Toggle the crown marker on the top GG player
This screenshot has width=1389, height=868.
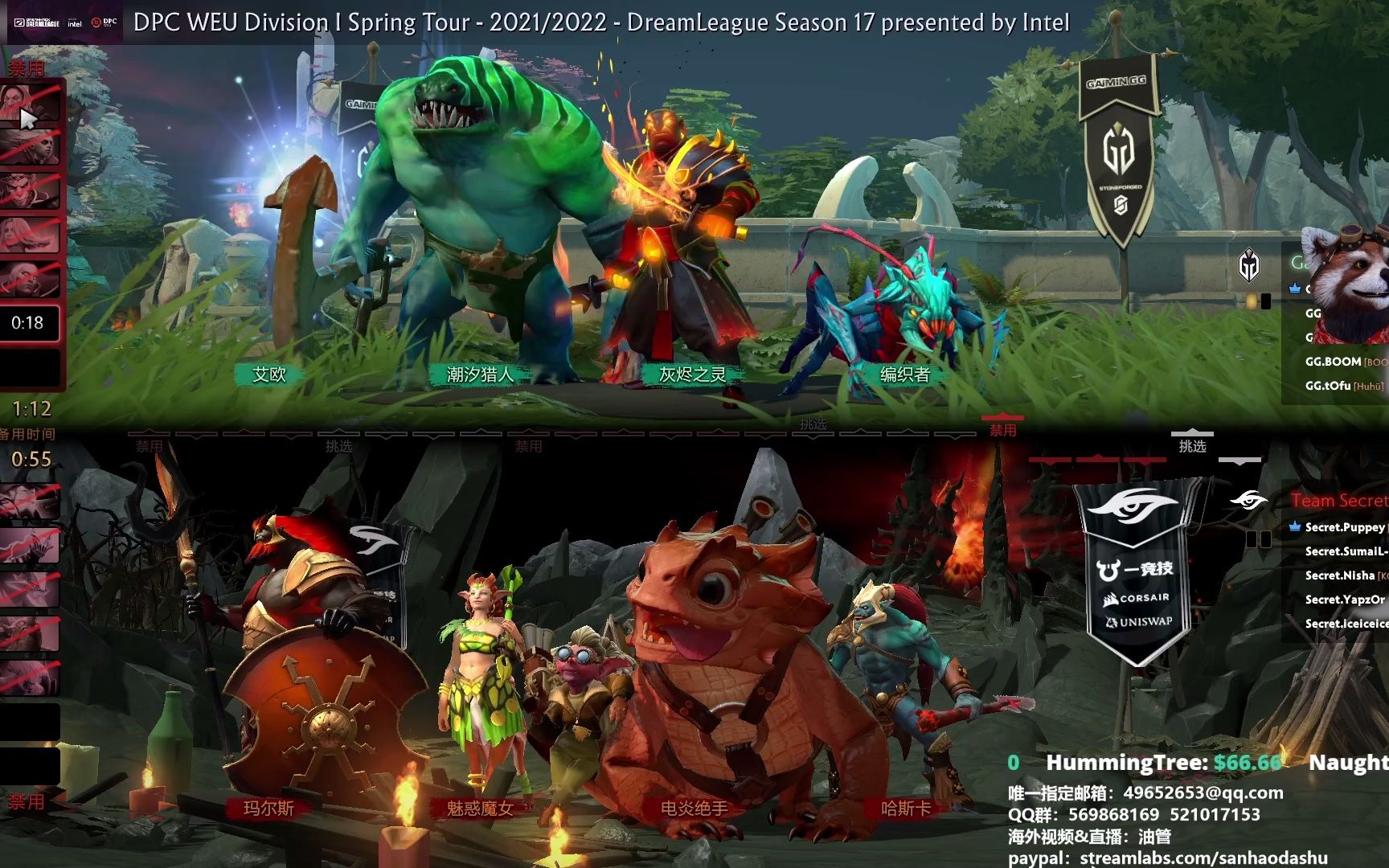pos(1296,289)
